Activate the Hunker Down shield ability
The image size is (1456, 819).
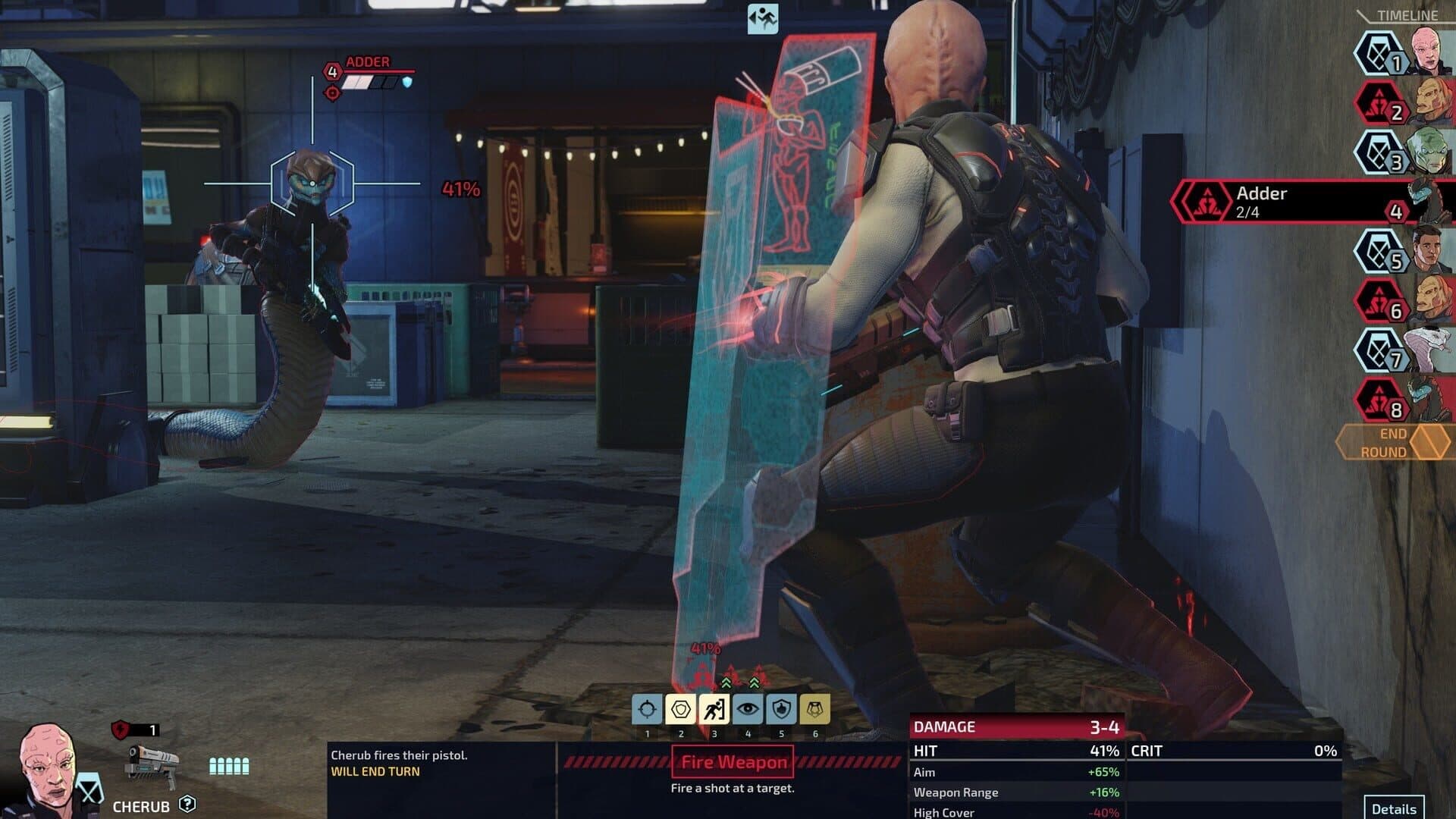pos(681,709)
